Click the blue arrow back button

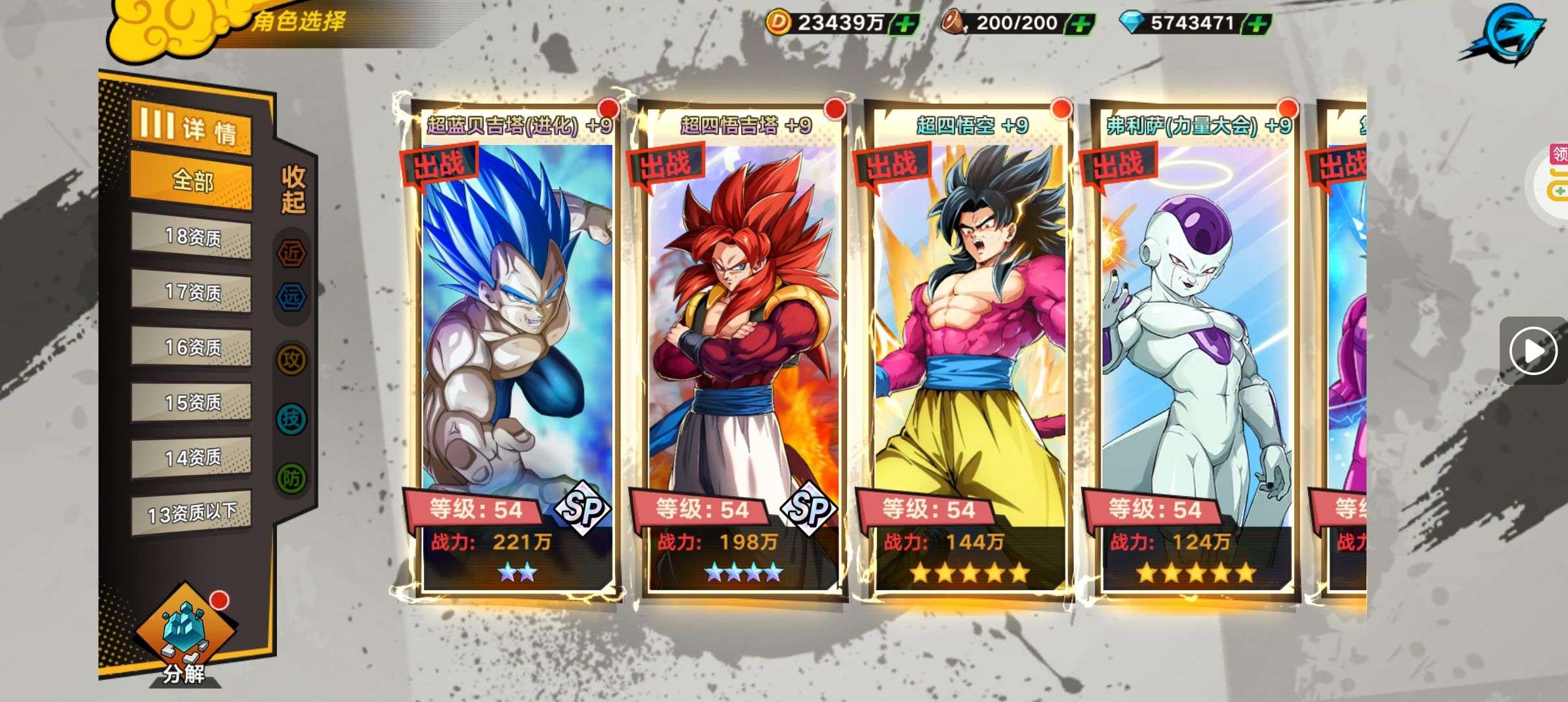[1503, 34]
